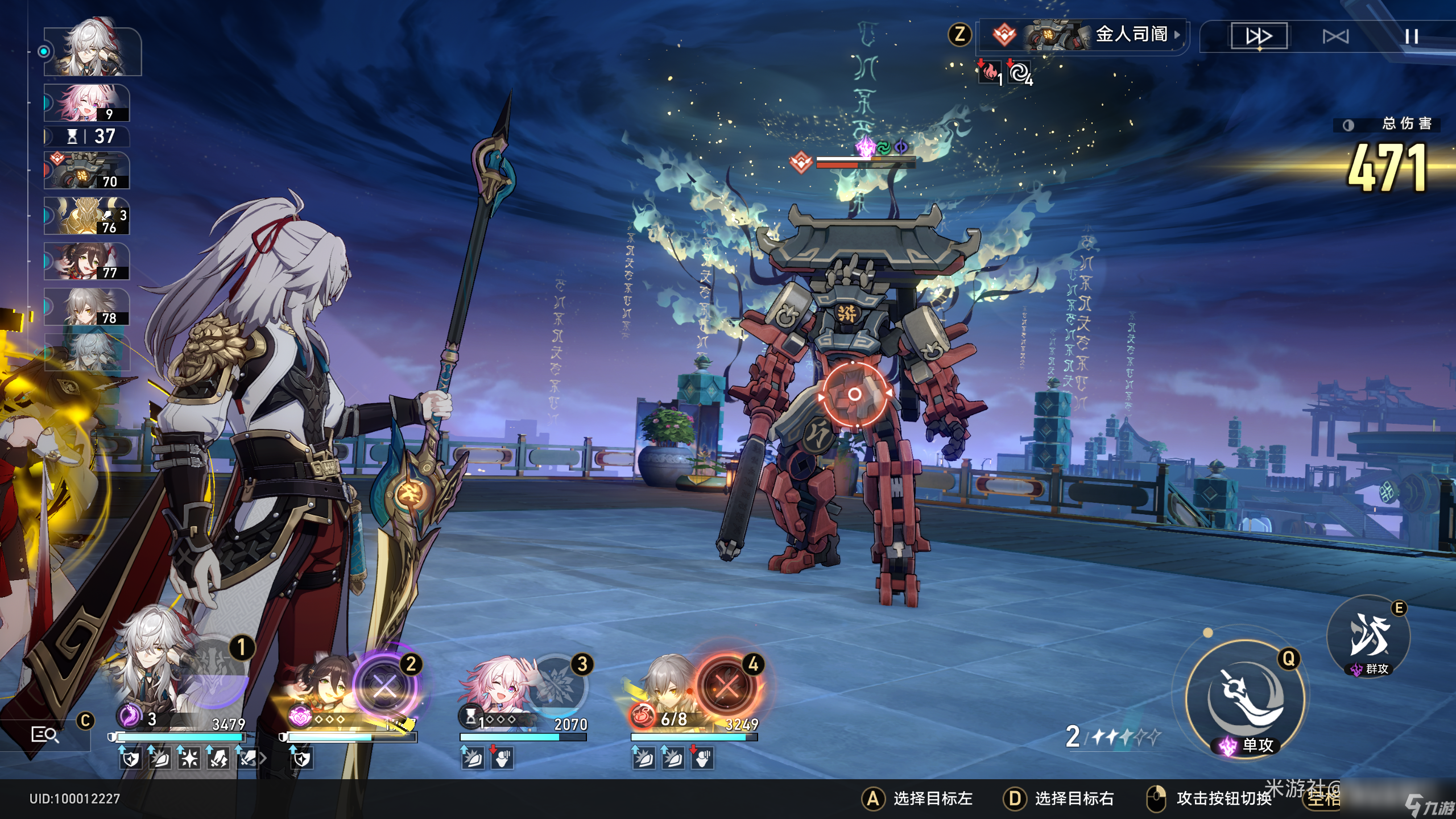This screenshot has width=1456, height=819.
Task: Select the pink-haired girl's turn order portrait
Action: click(x=87, y=103)
